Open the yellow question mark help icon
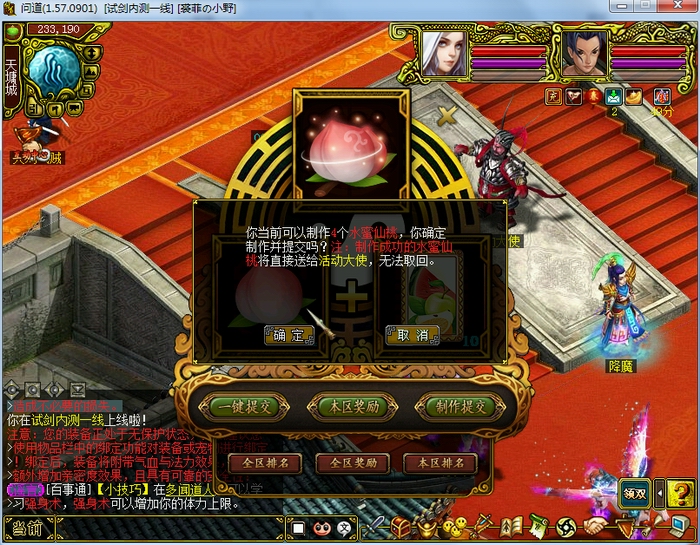The width and height of the screenshot is (700, 545). tap(680, 492)
